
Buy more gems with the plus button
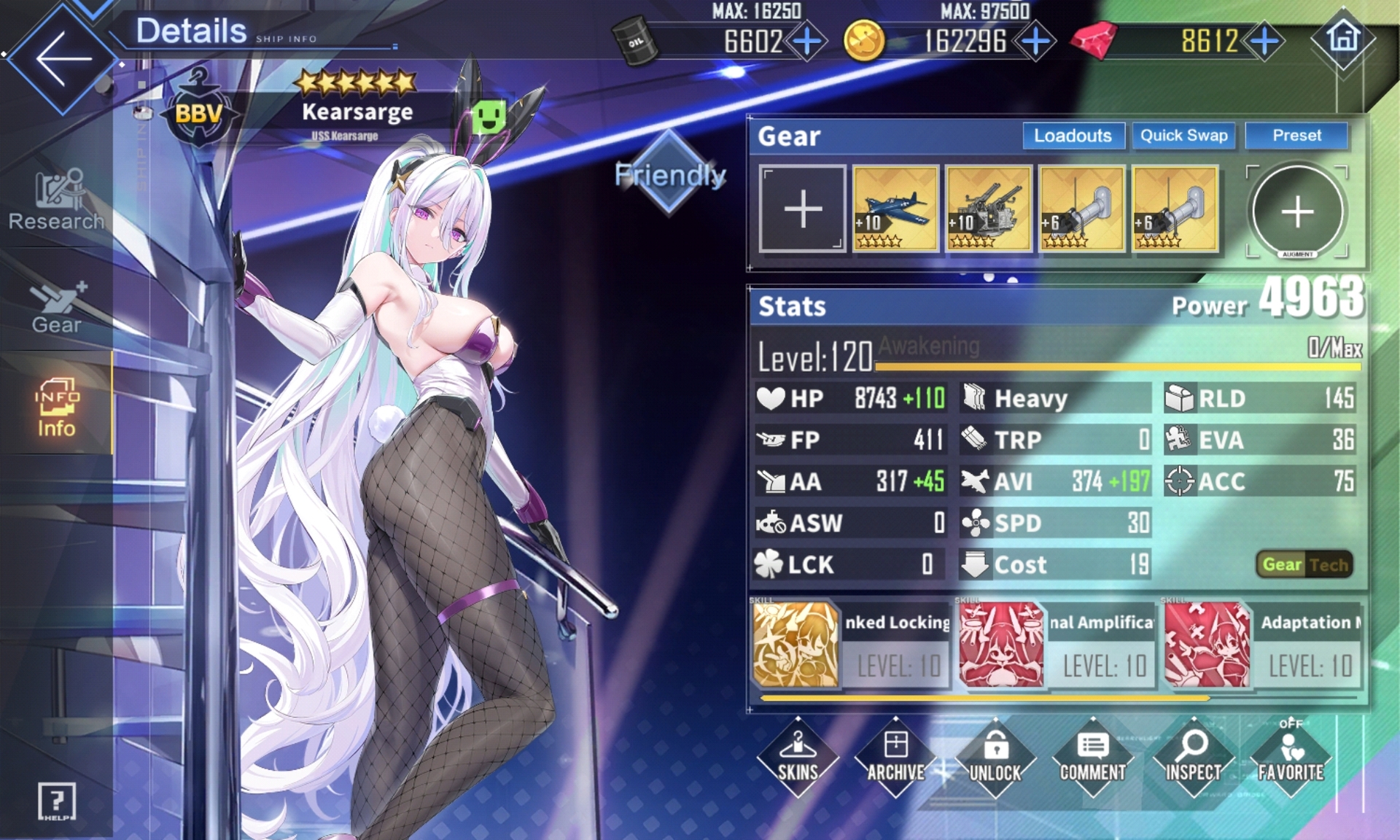pyautogui.click(x=1265, y=41)
